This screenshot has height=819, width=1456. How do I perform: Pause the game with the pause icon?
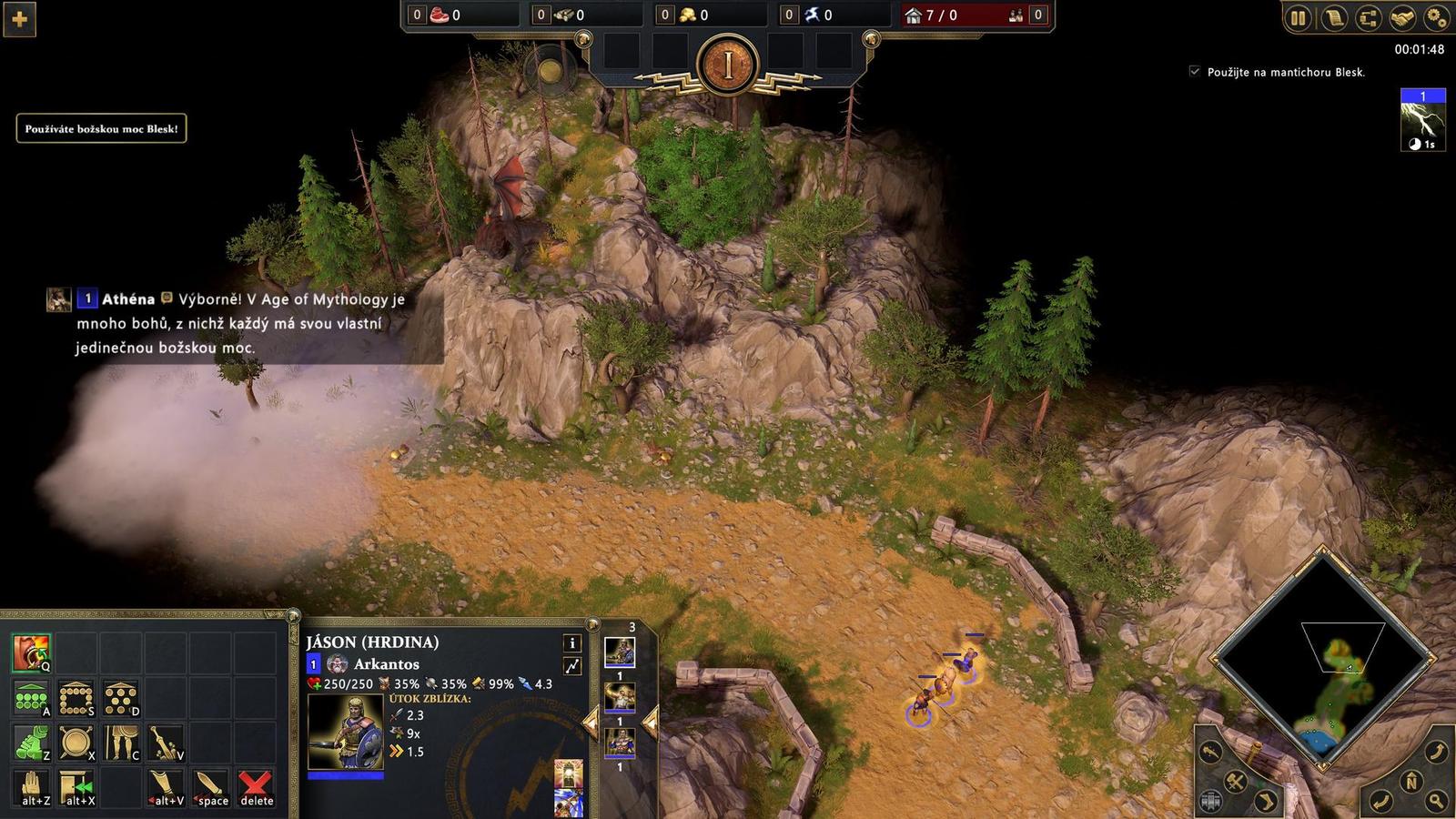pyautogui.click(x=1299, y=18)
